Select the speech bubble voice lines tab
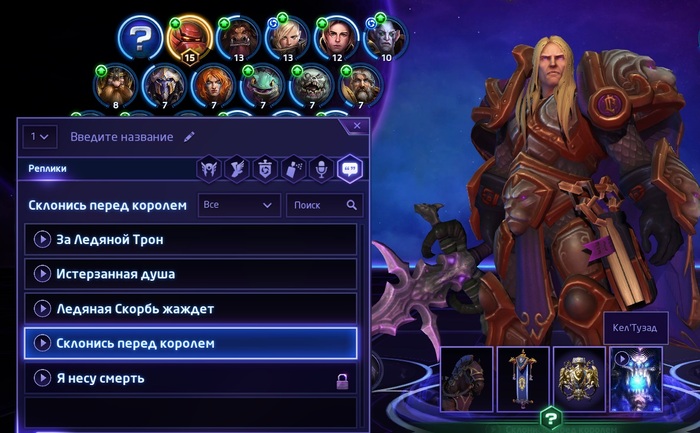This screenshot has width=700, height=433. click(350, 168)
